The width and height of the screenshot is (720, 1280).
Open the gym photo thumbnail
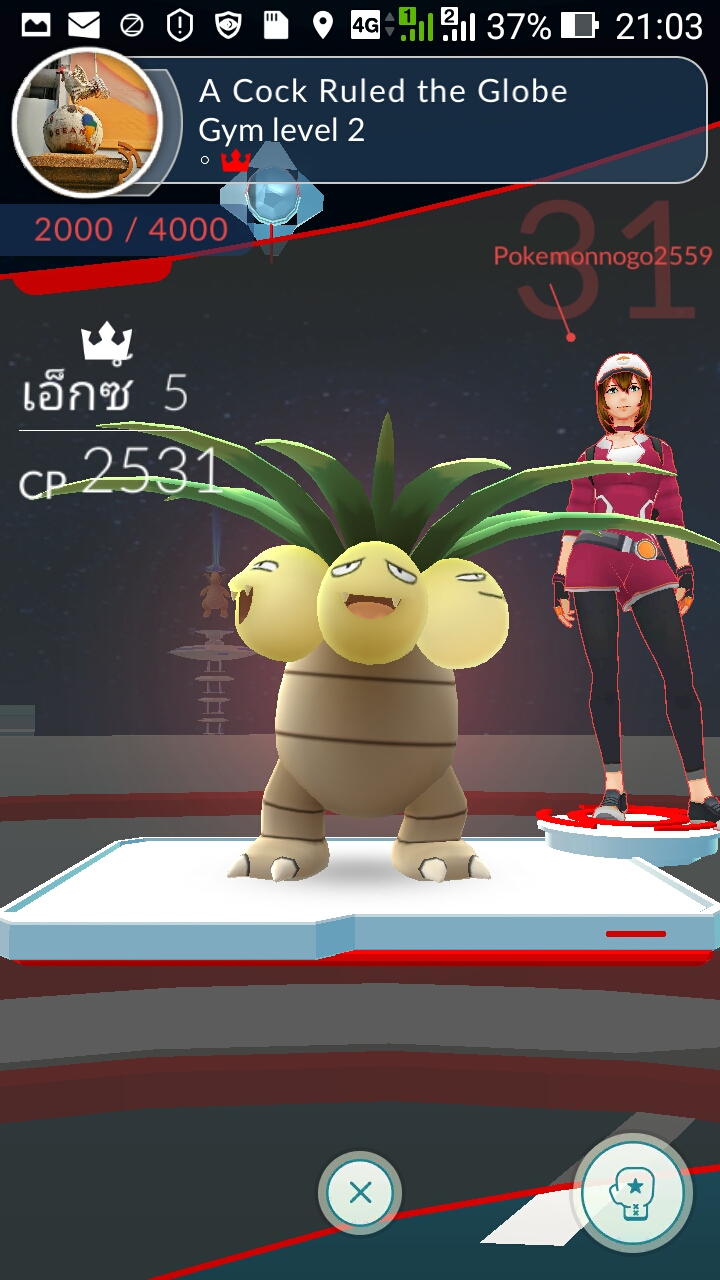point(87,121)
